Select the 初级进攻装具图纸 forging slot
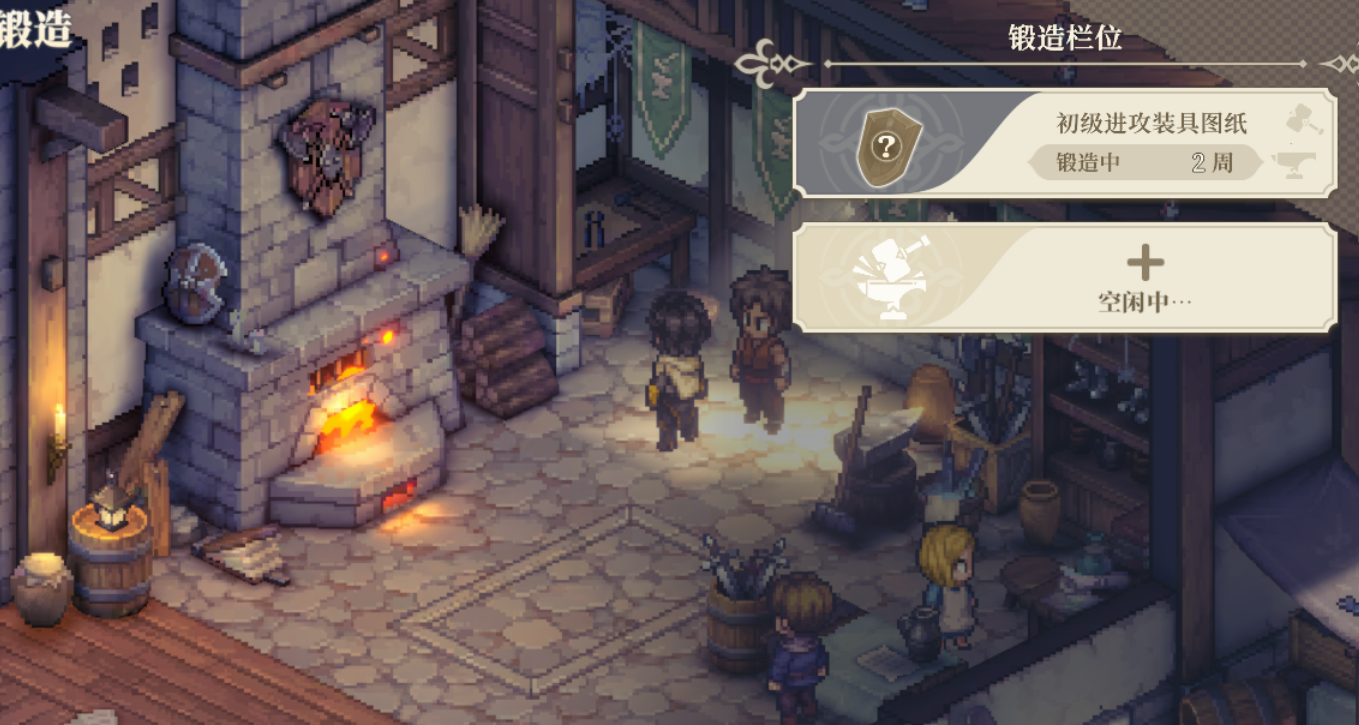Image resolution: width=1359 pixels, height=725 pixels. coord(1064,143)
